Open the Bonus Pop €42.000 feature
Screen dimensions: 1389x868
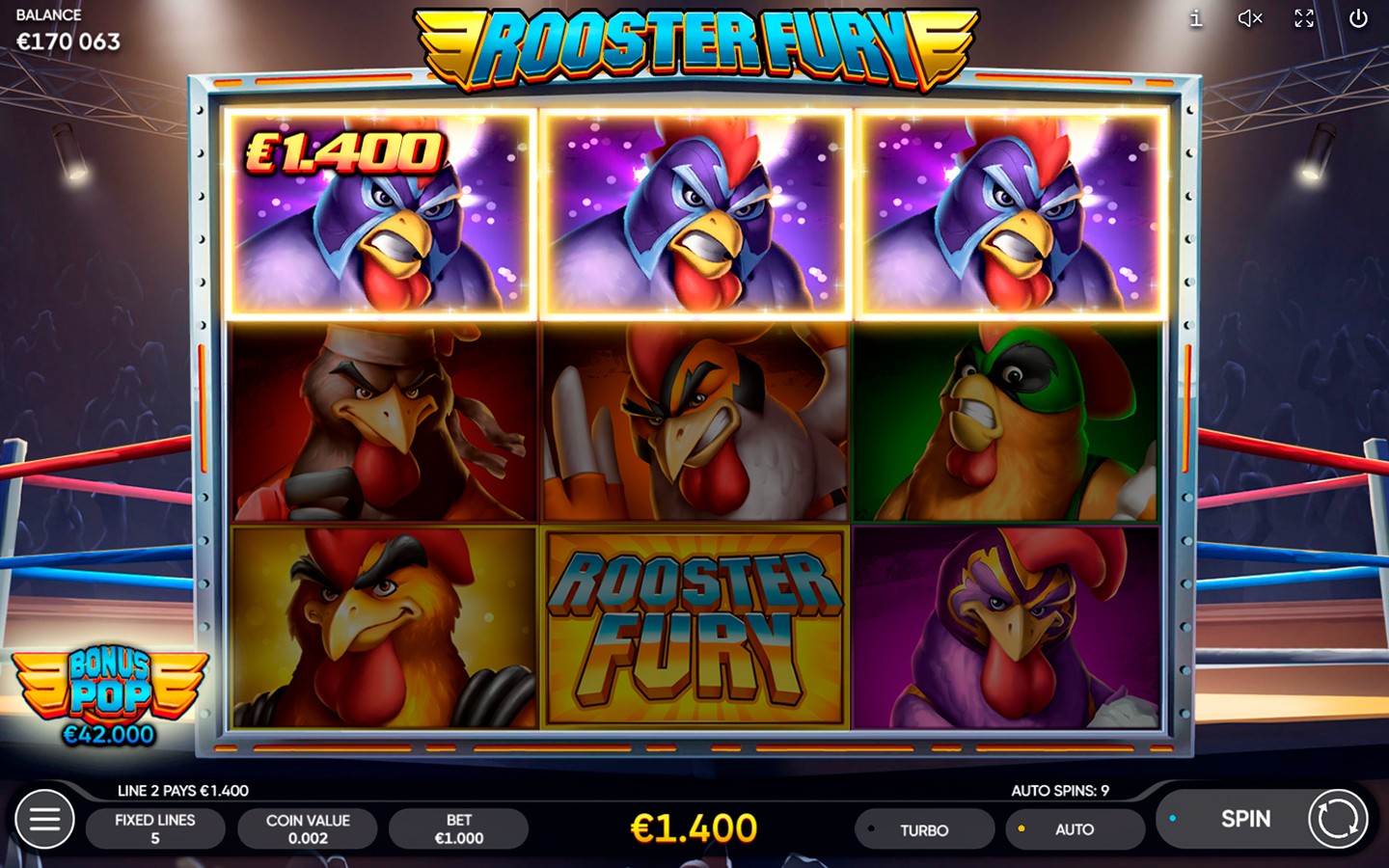tap(108, 687)
